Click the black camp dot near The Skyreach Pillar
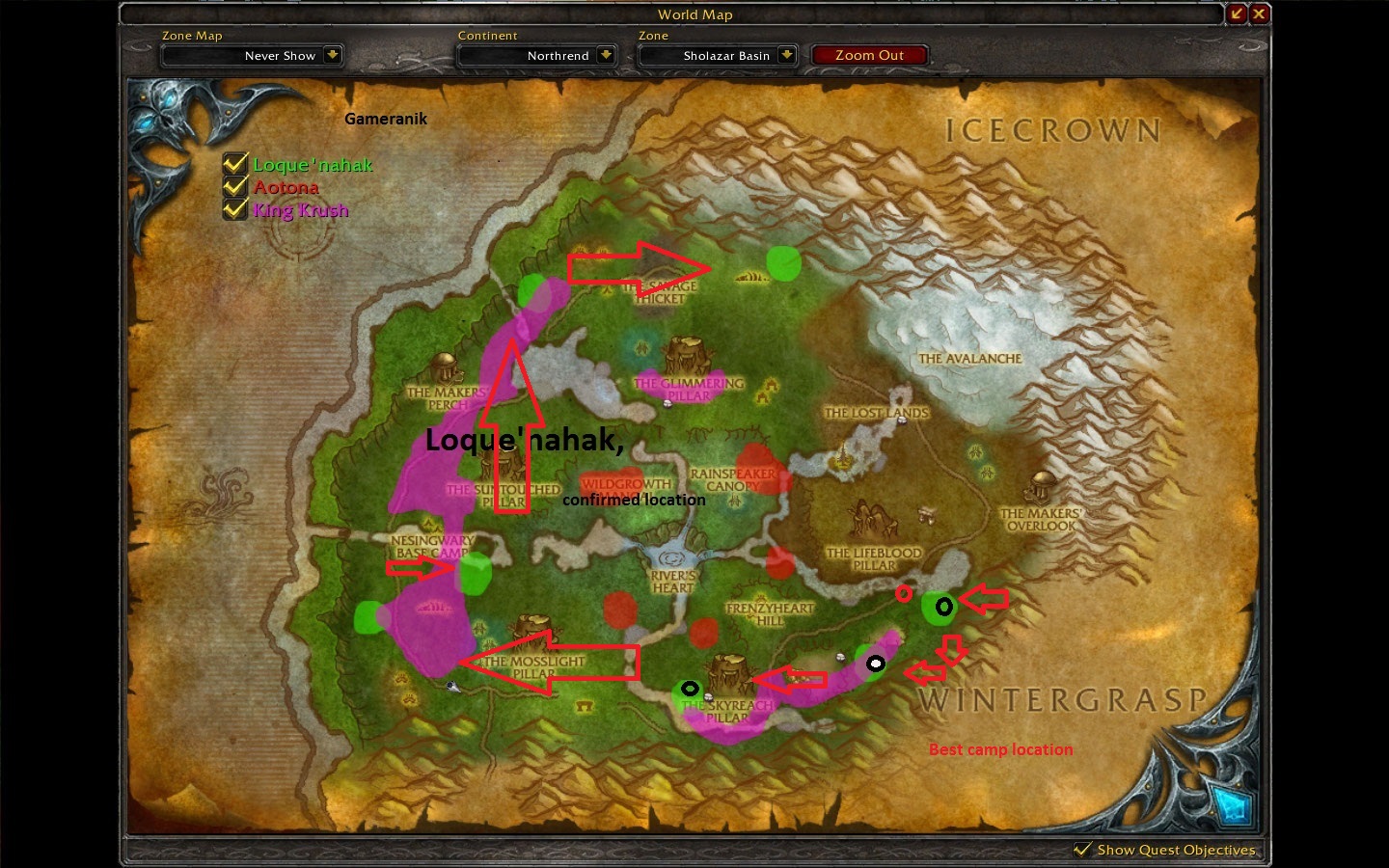Screen dimensions: 1389x868 click(x=691, y=689)
